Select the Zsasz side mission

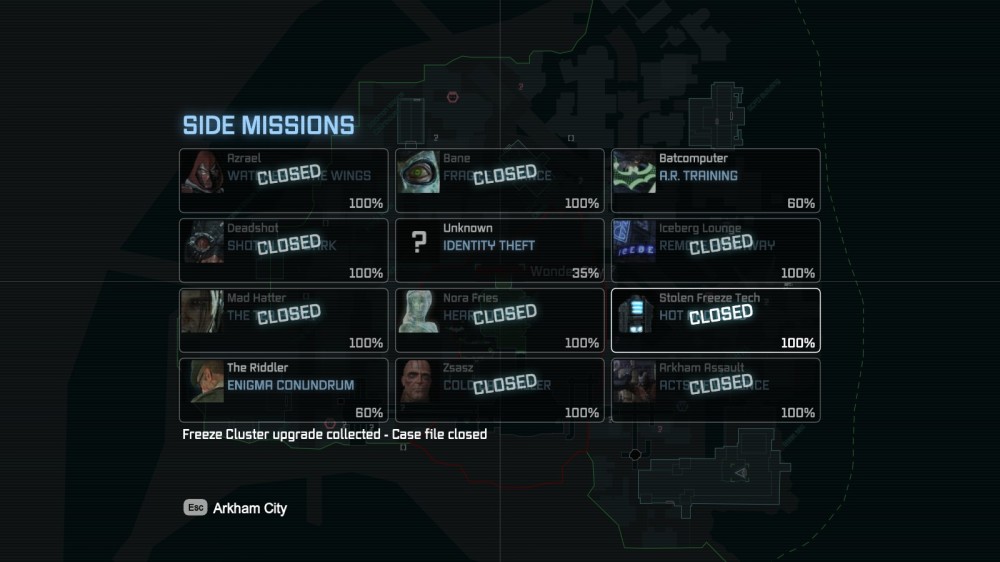pyautogui.click(x=500, y=390)
